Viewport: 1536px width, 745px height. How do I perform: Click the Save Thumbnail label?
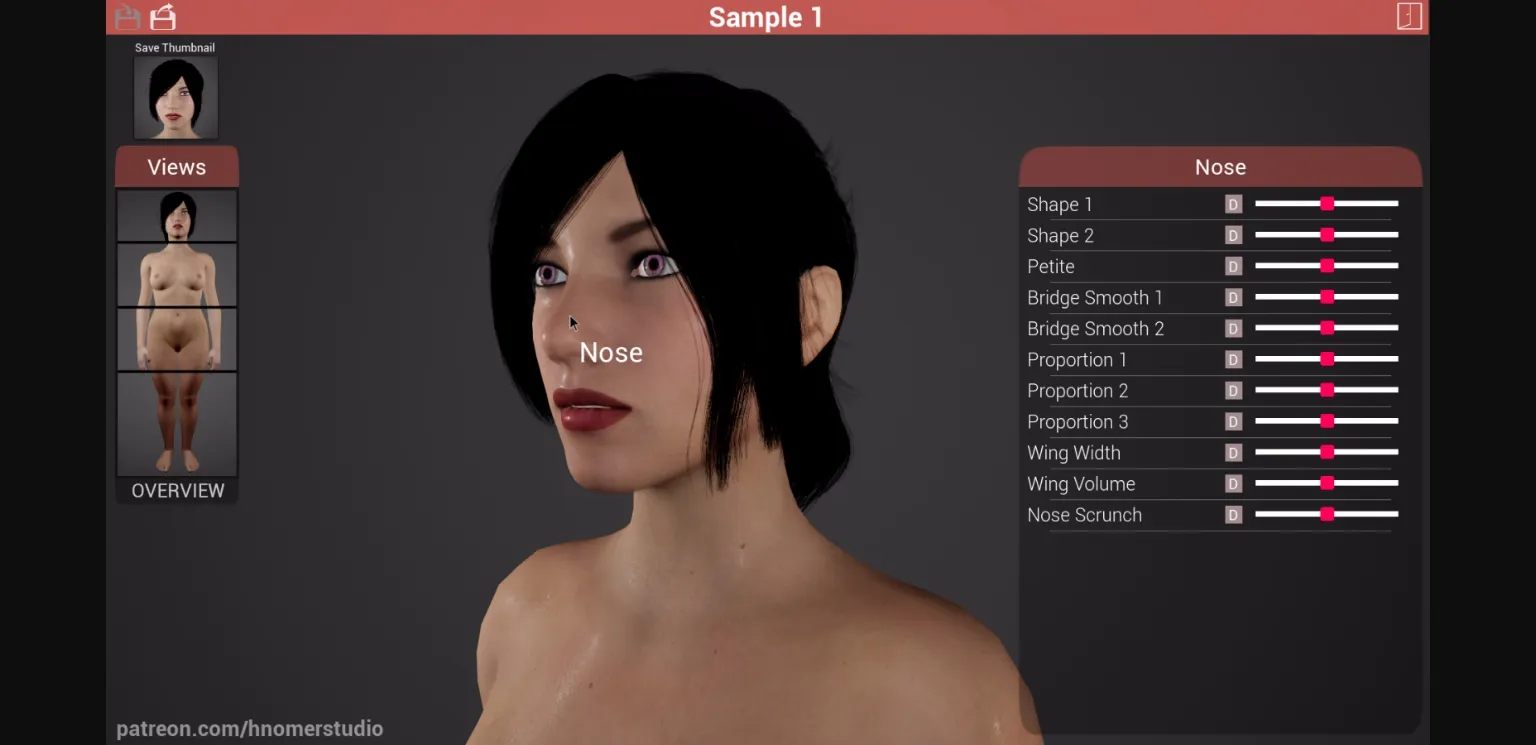click(x=175, y=47)
